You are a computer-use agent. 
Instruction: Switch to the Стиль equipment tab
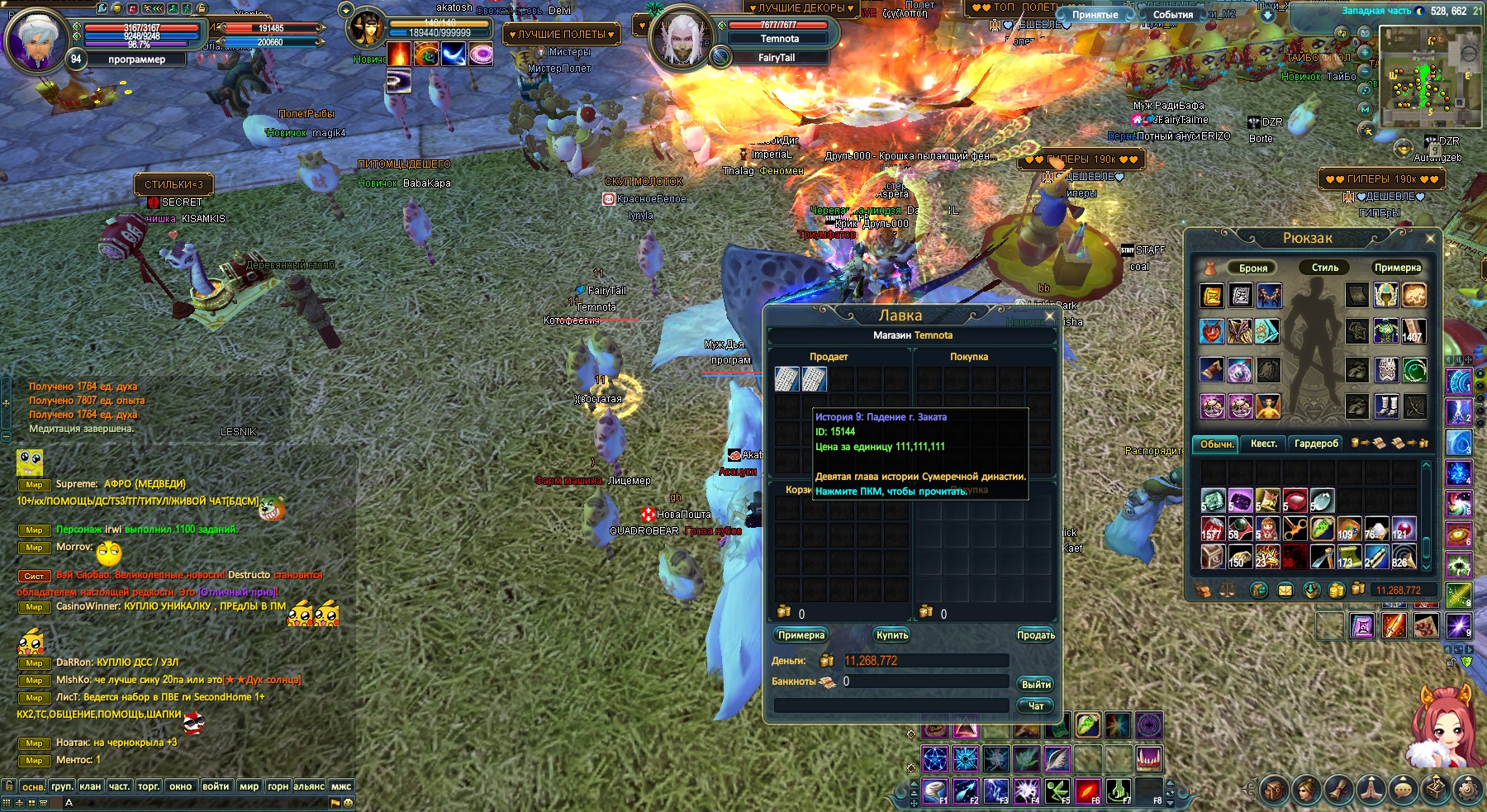(x=1325, y=268)
